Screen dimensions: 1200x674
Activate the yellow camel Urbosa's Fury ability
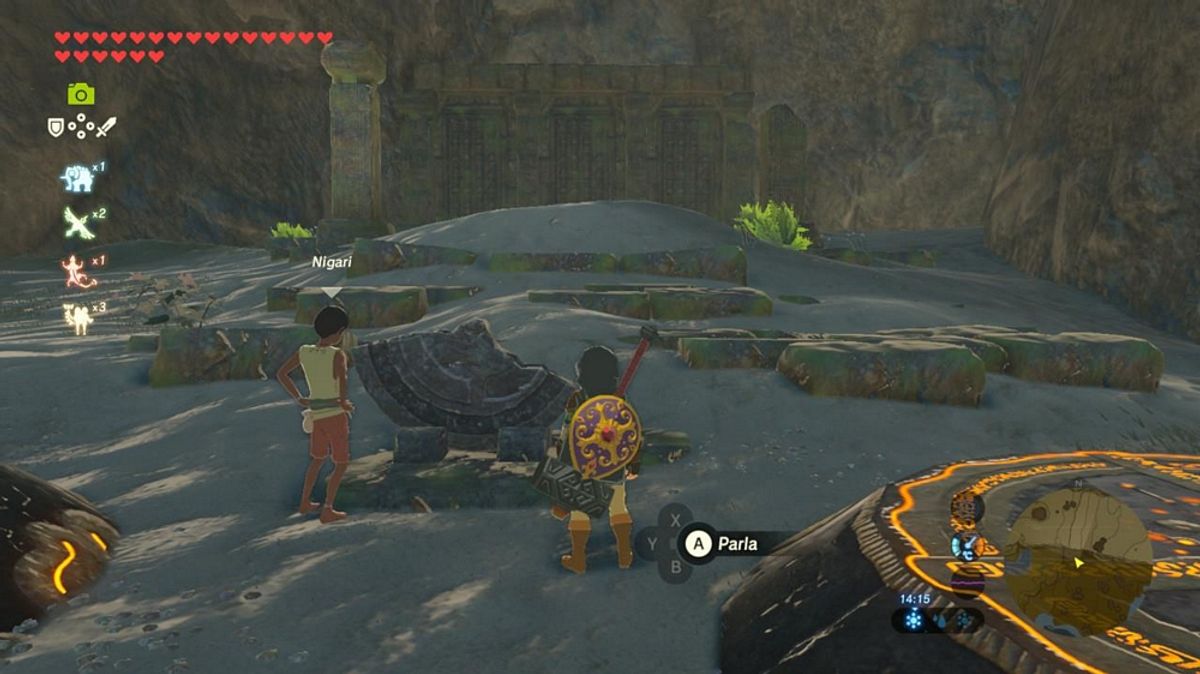[x=76, y=318]
